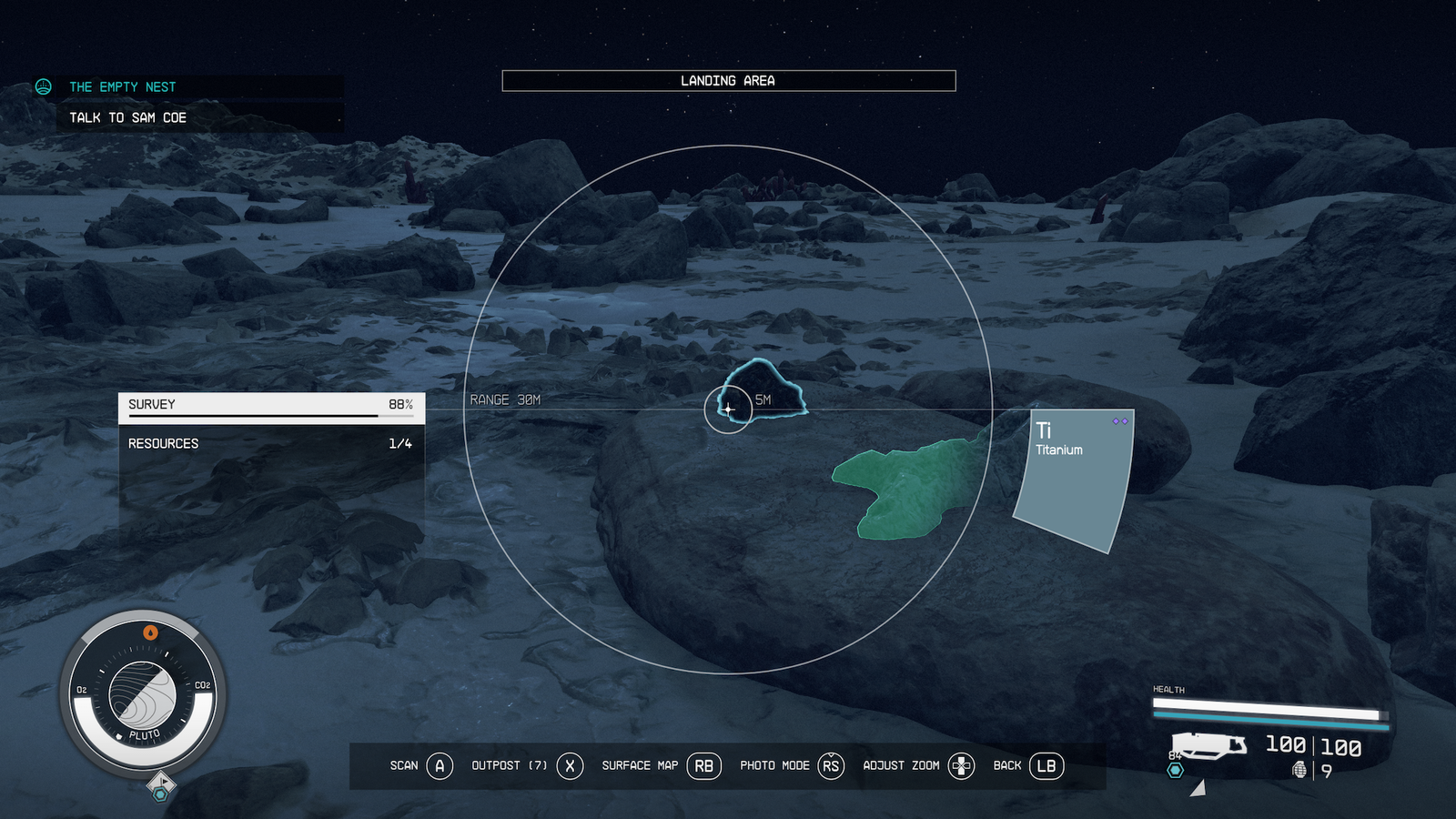The height and width of the screenshot is (819, 1456).
Task: Click the O2 indicator on the compass
Action: pyautogui.click(x=82, y=690)
